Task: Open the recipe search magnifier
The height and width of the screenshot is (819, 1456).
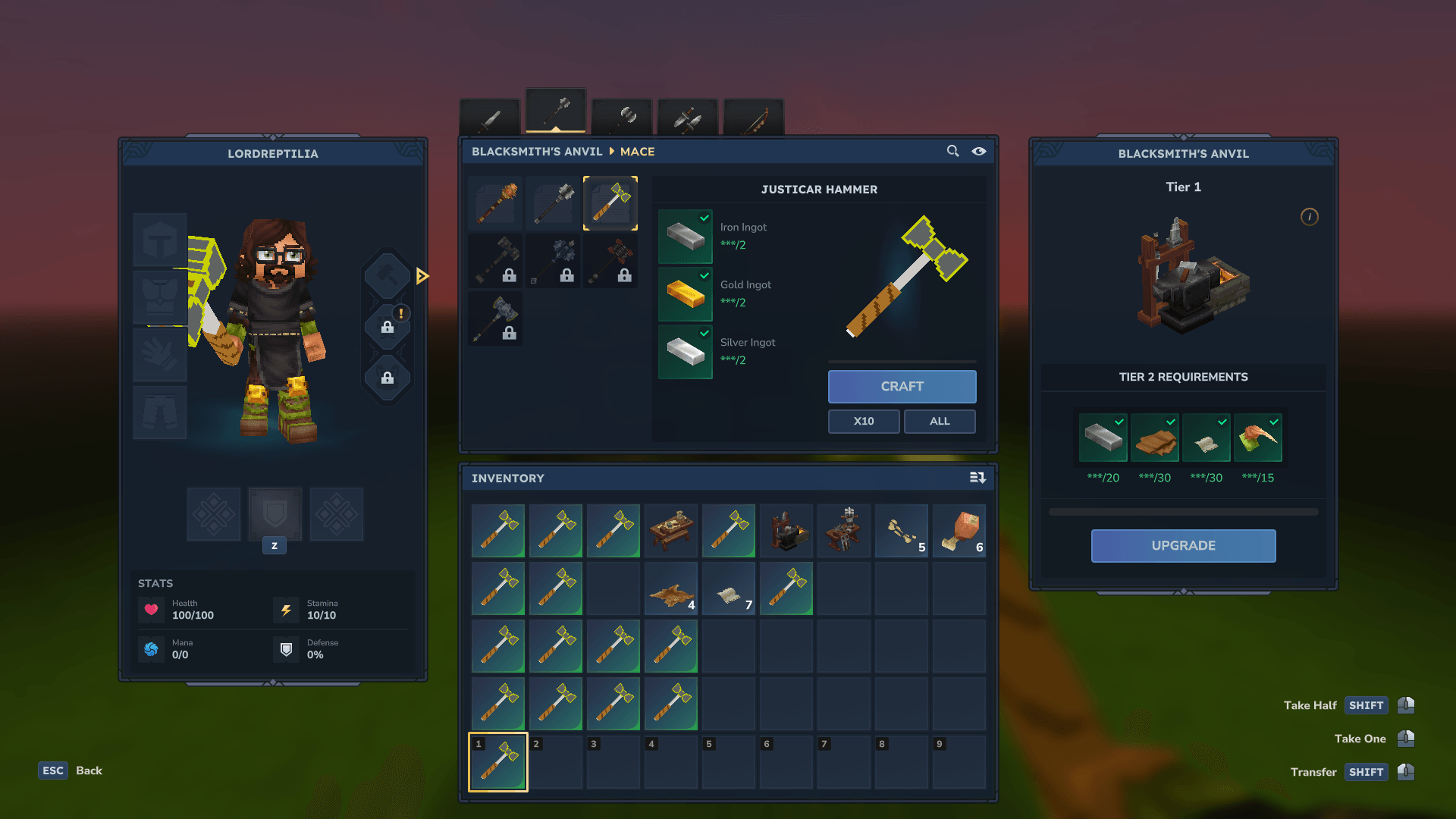Action: click(x=952, y=151)
